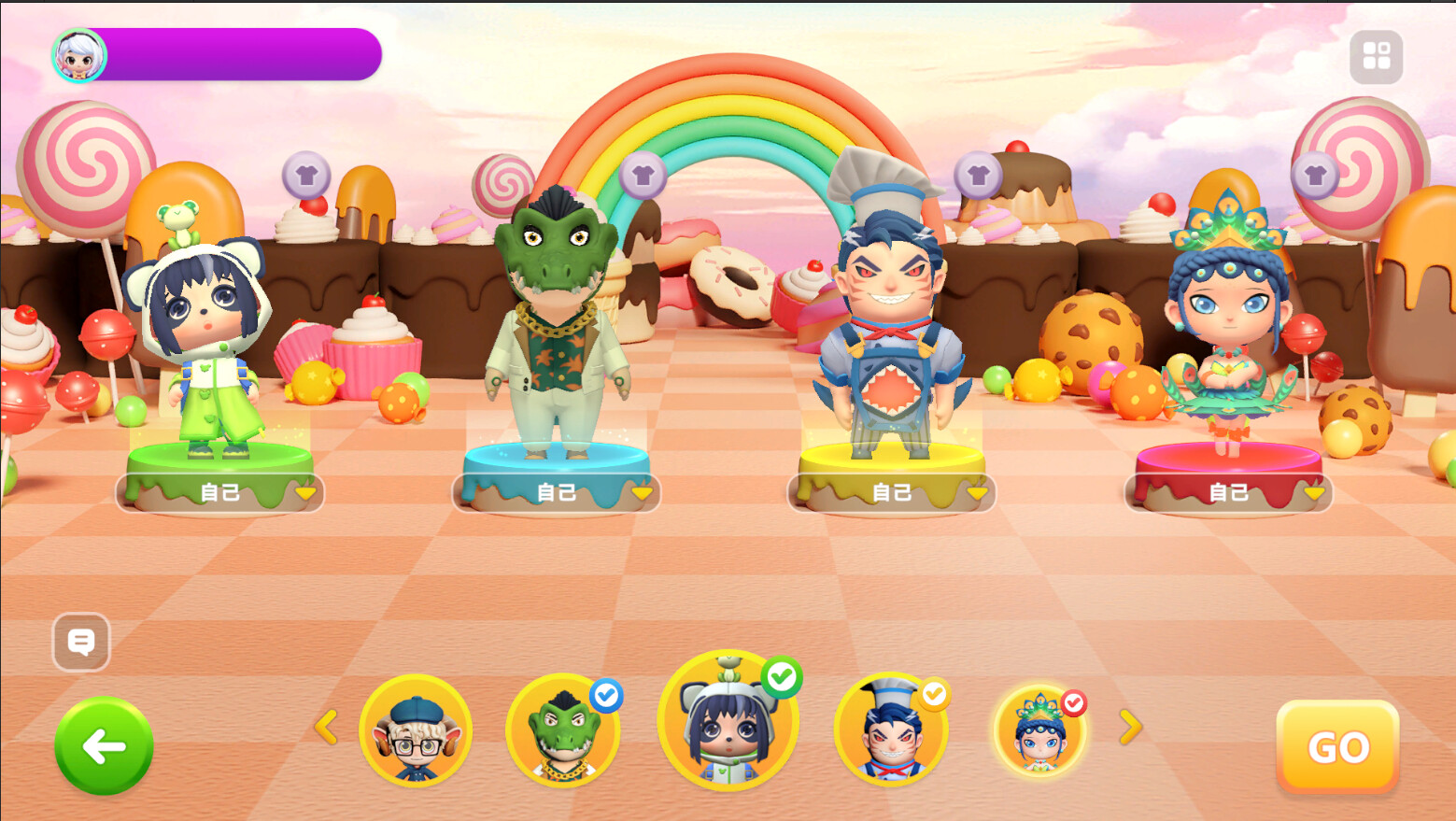Click the purple progress bar at the top
This screenshot has height=821, width=1456.
(243, 54)
